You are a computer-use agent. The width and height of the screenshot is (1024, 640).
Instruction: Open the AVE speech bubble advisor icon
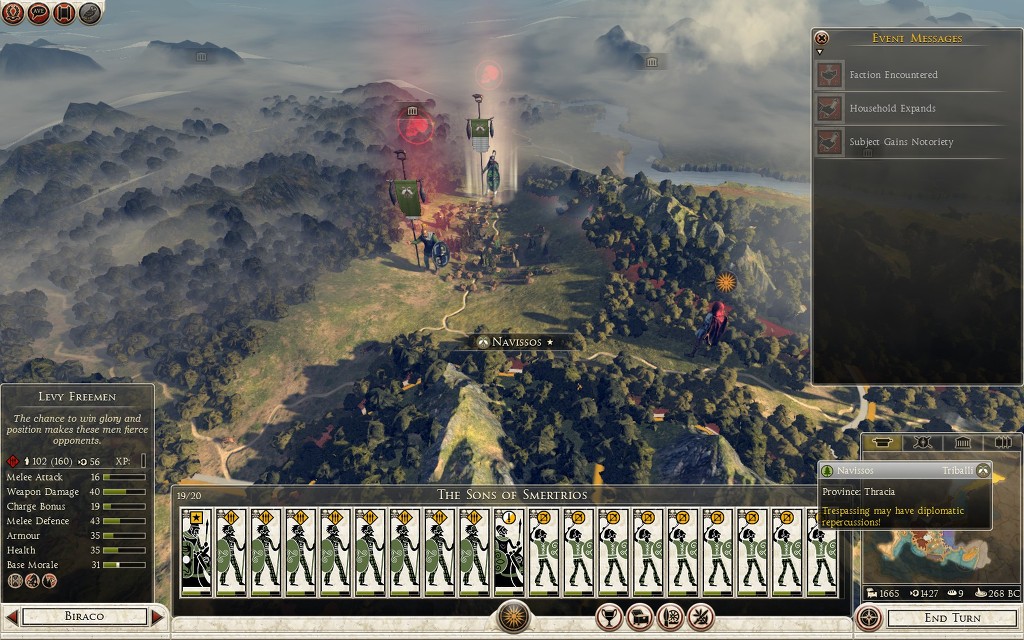click(39, 13)
